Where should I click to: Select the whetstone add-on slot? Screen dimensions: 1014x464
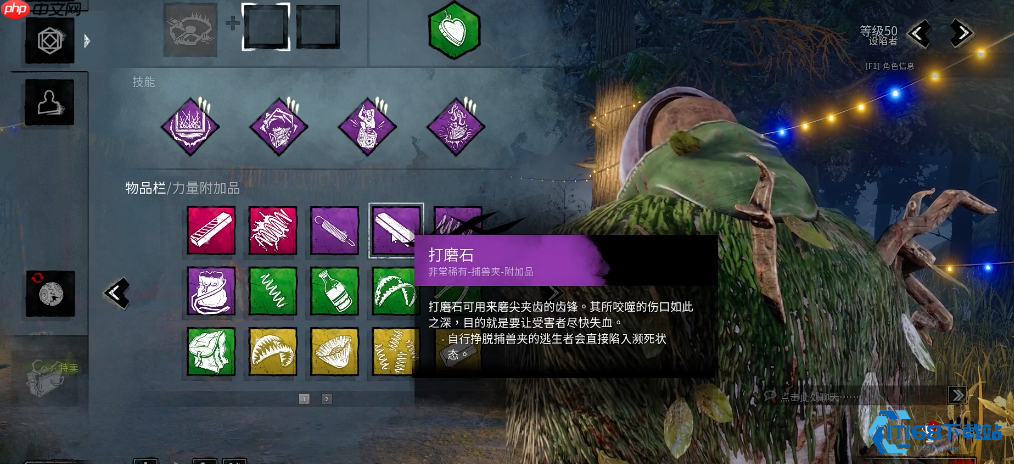(x=396, y=231)
